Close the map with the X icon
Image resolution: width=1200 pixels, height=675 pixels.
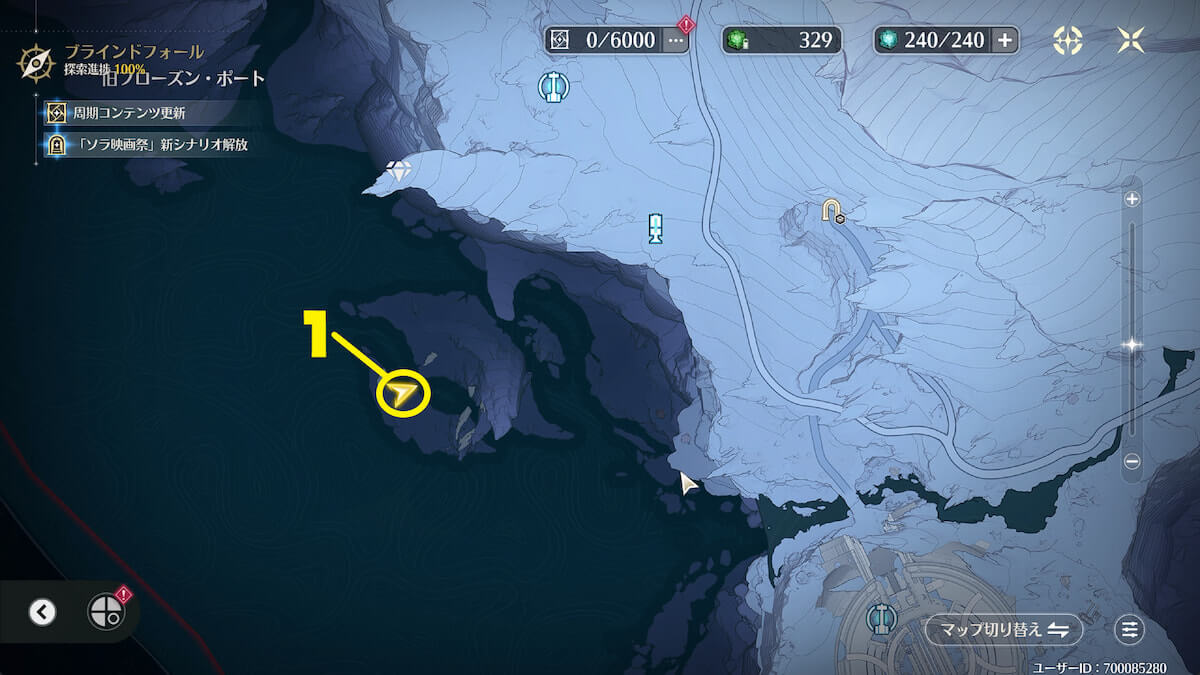coord(1132,40)
